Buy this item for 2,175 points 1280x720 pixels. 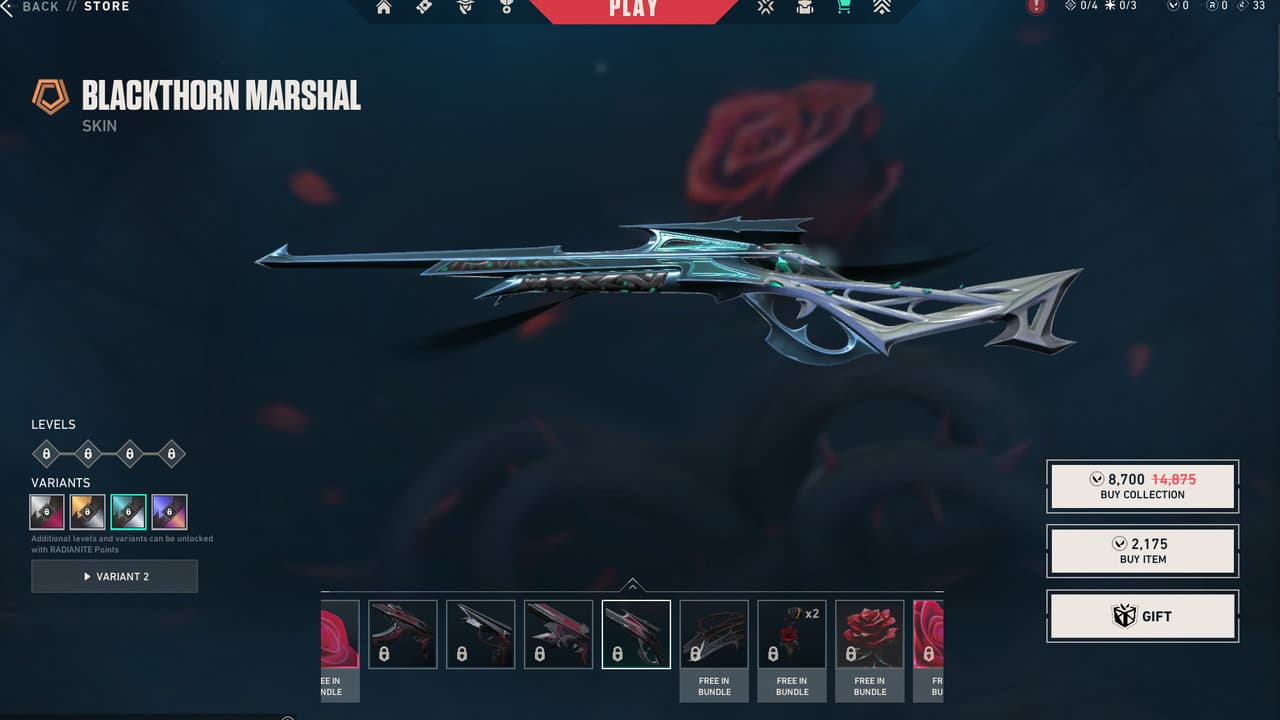(1142, 551)
